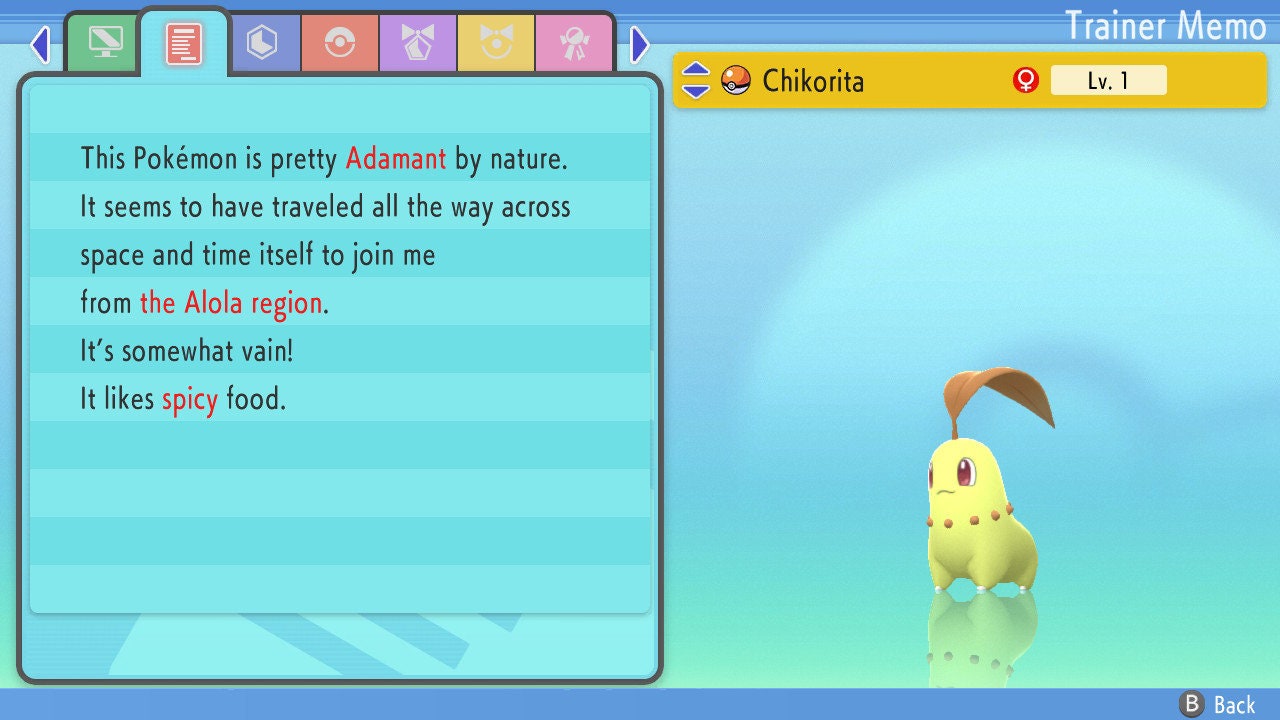View the pink ribbon medal tab
This screenshot has height=720, width=1280.
click(574, 44)
